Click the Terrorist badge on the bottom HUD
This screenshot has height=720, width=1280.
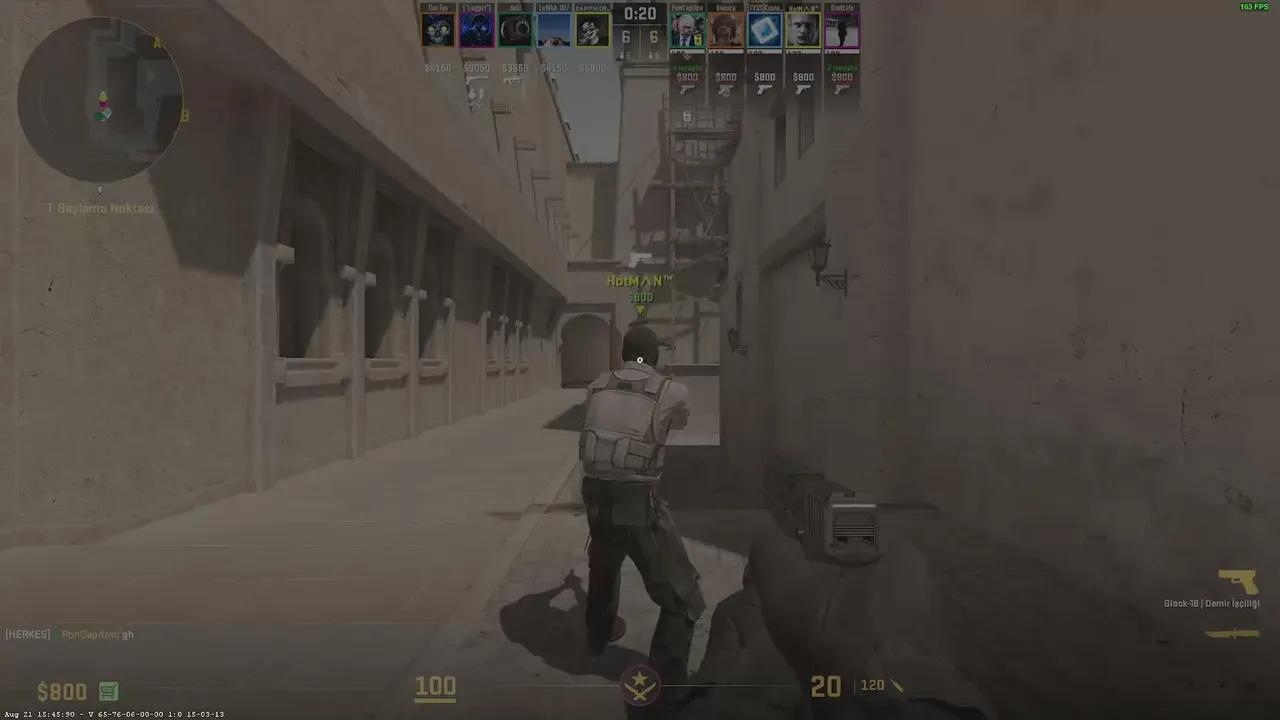(640, 686)
